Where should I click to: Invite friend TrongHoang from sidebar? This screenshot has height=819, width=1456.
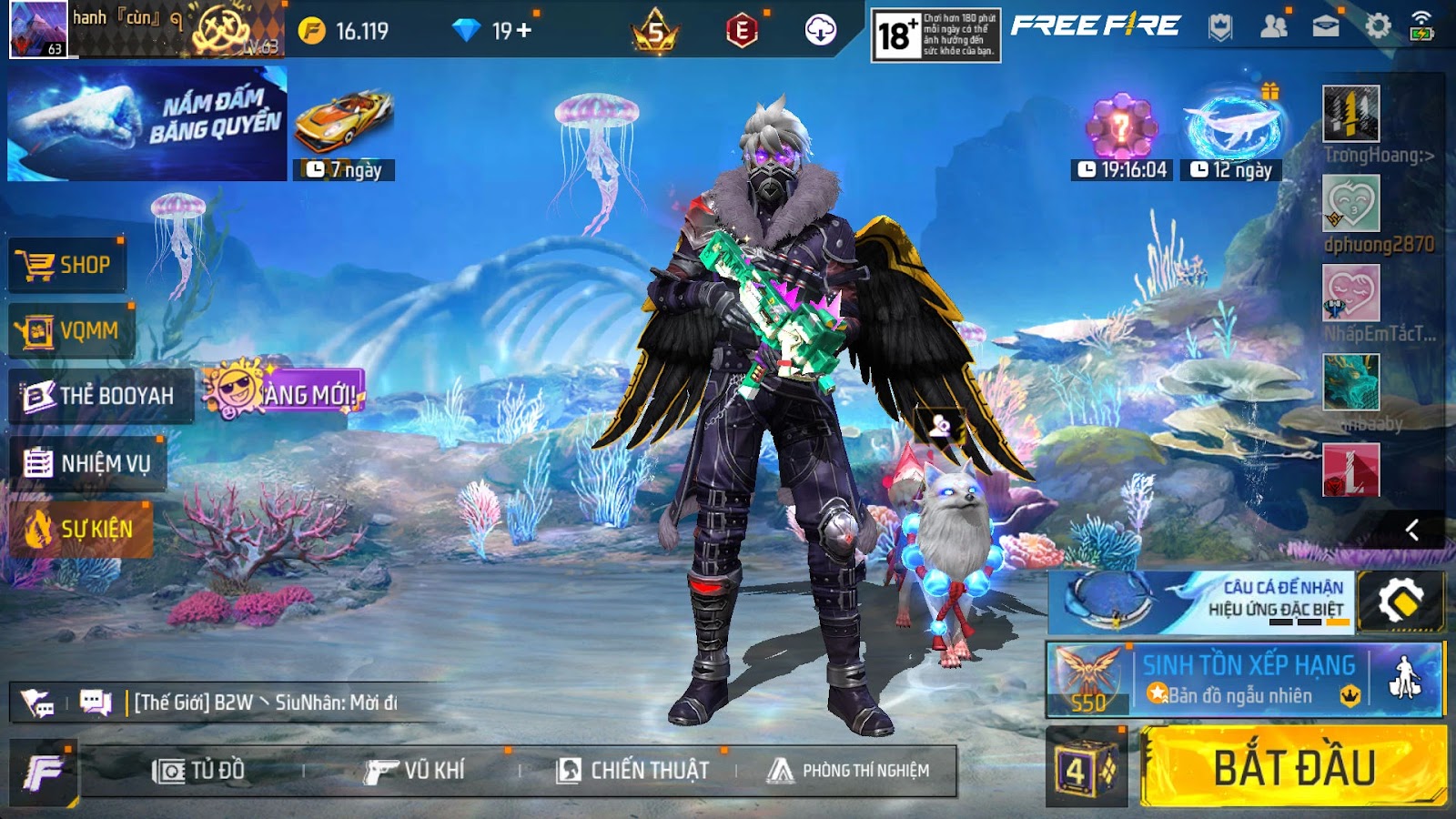[x=1350, y=114]
